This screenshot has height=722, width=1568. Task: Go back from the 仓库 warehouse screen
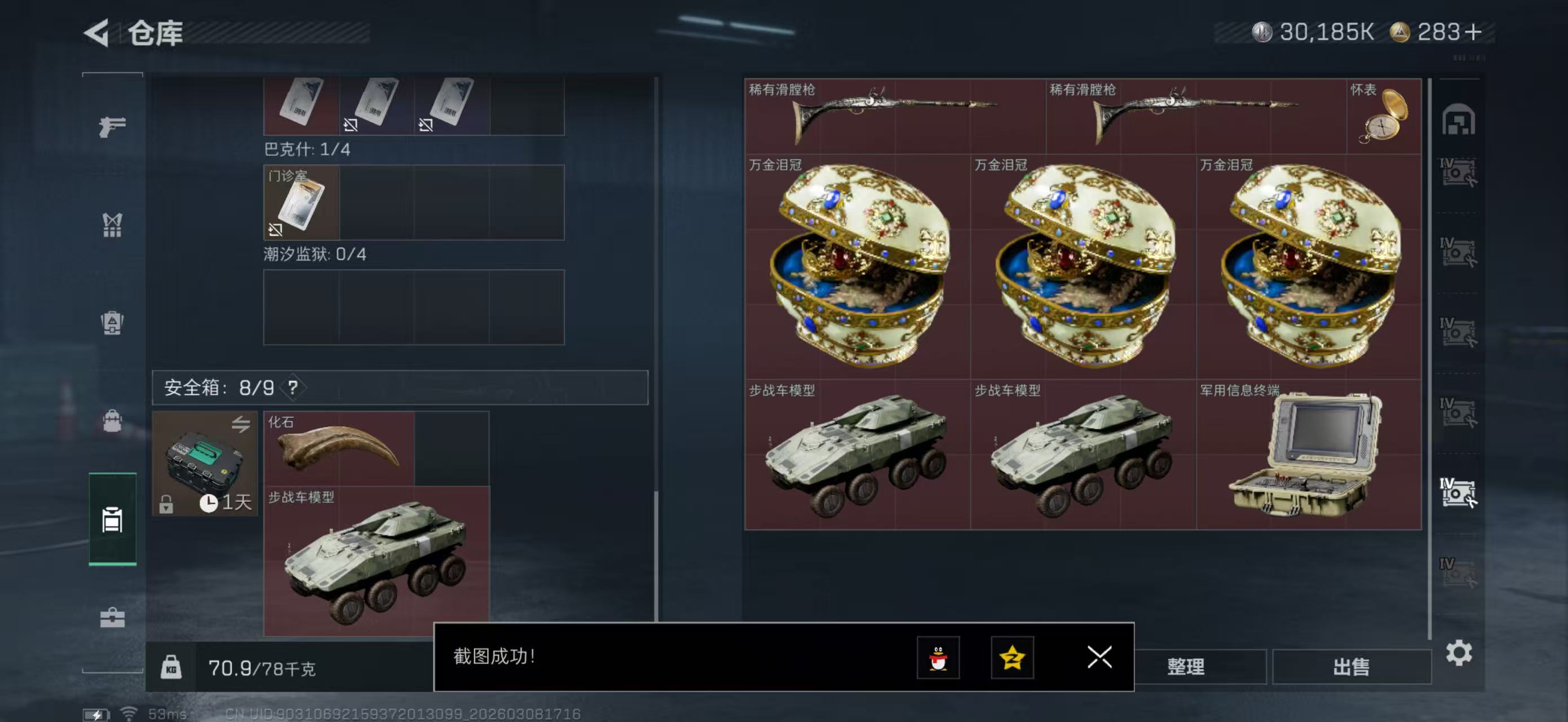pos(98,32)
